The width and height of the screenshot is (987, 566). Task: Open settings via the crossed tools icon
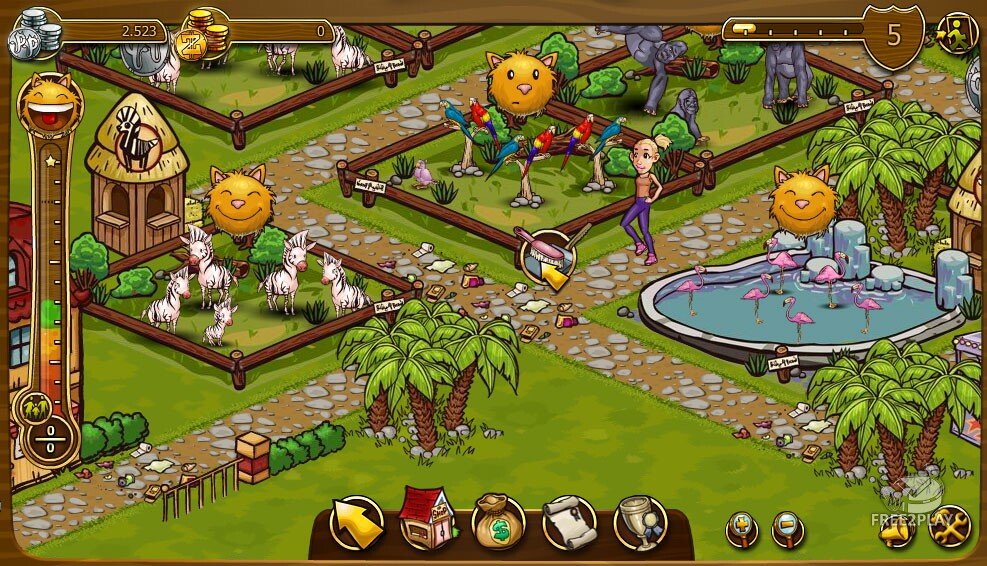[948, 526]
